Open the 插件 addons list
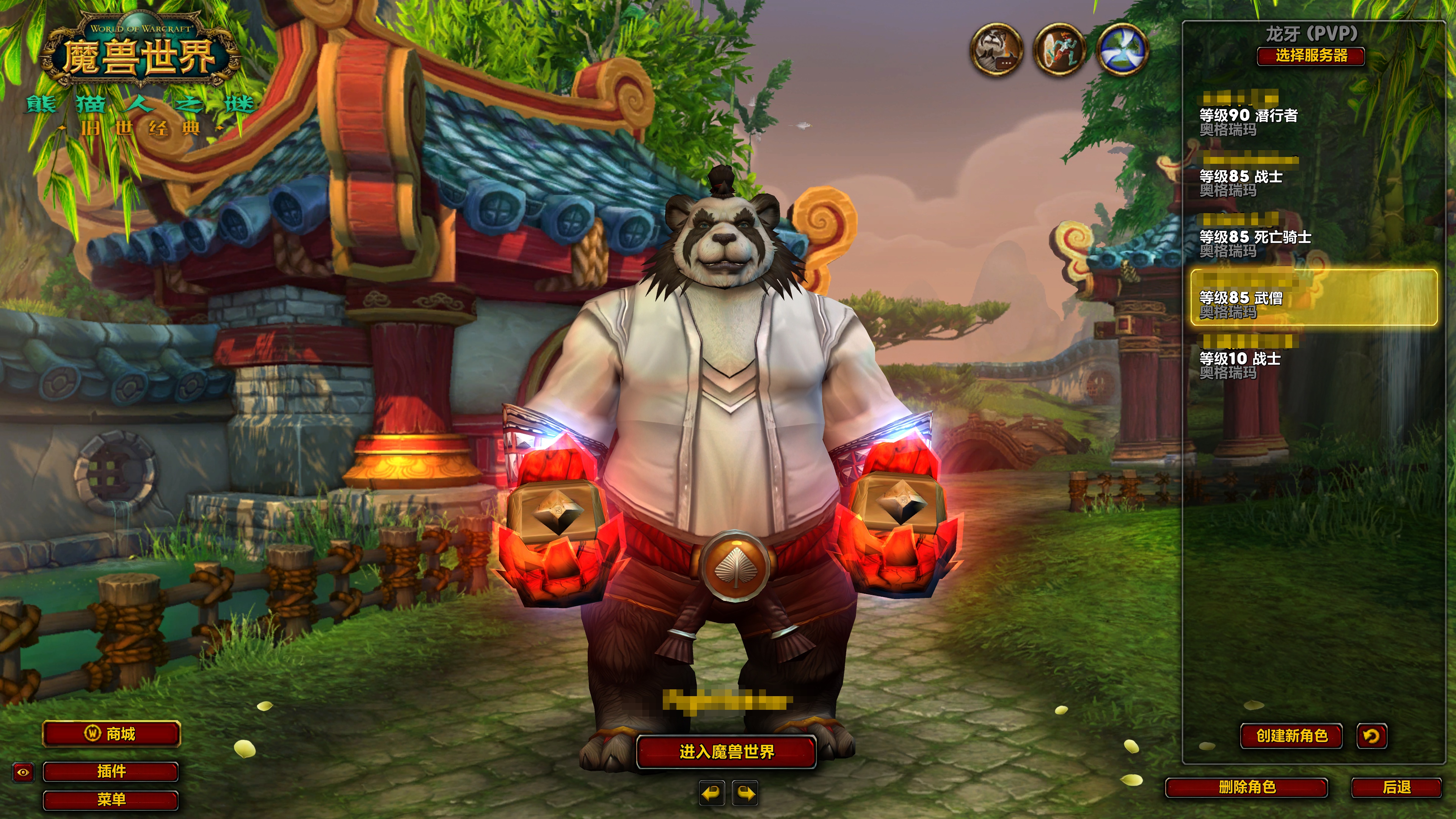Image resolution: width=1456 pixels, height=819 pixels. tap(111, 772)
